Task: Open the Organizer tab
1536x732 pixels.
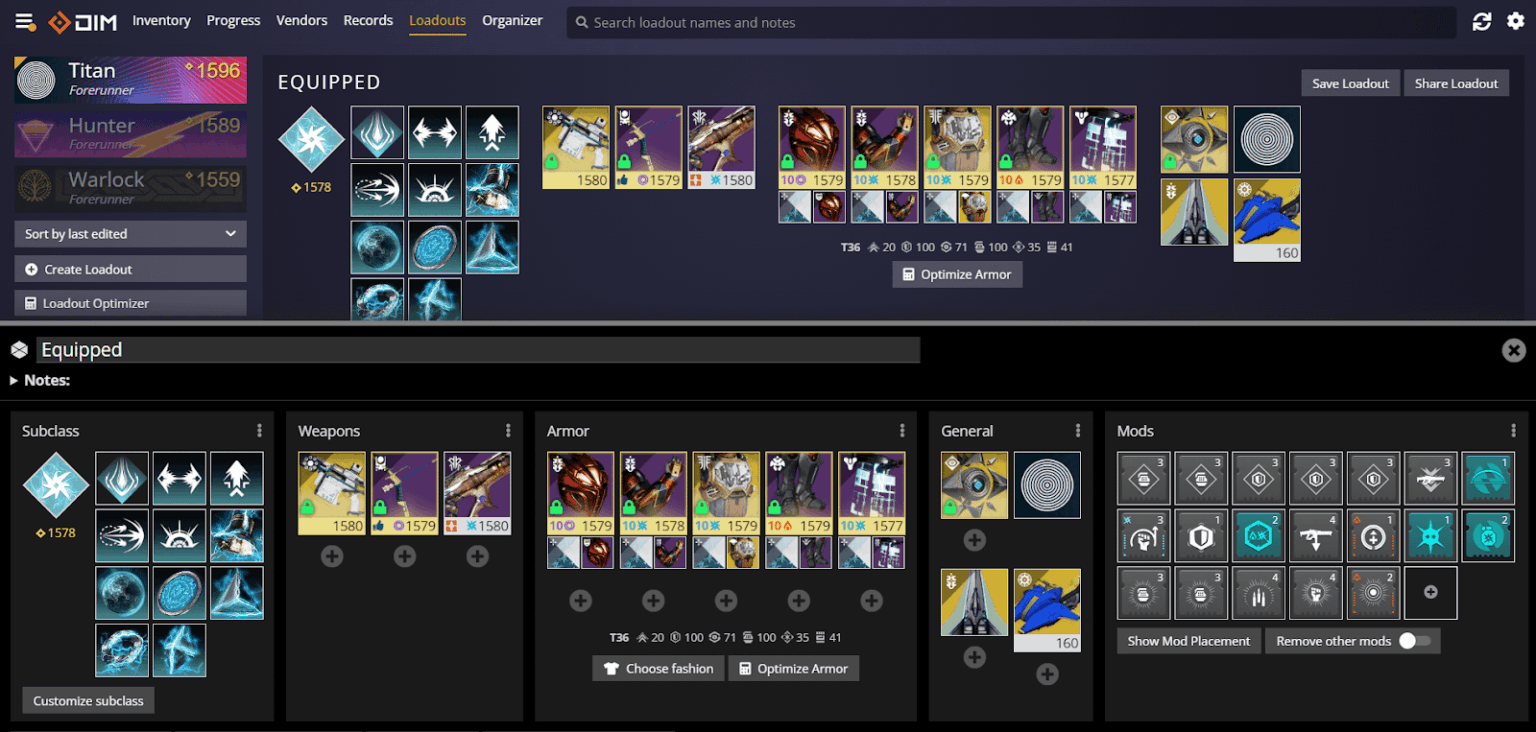Action: (x=512, y=20)
